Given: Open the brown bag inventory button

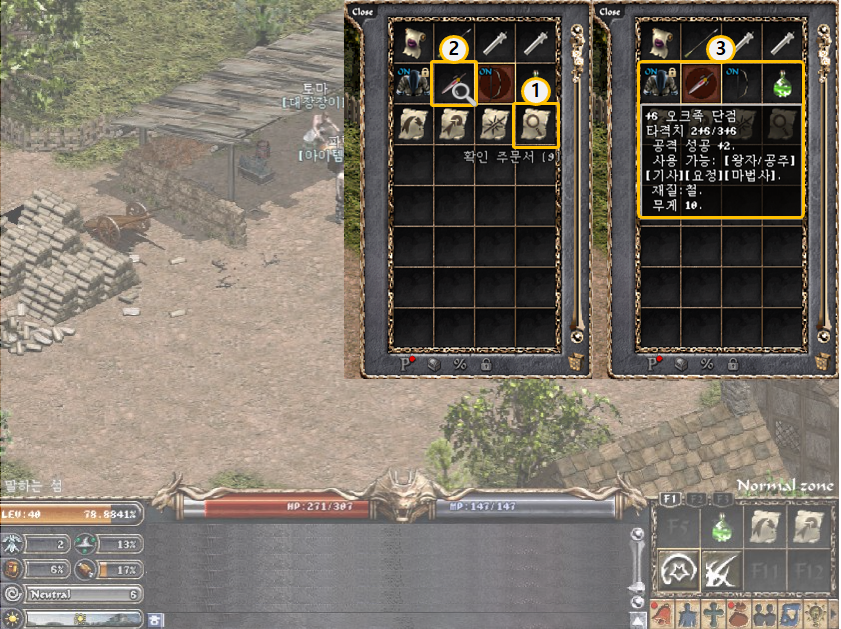Looking at the screenshot, I should tap(737, 613).
